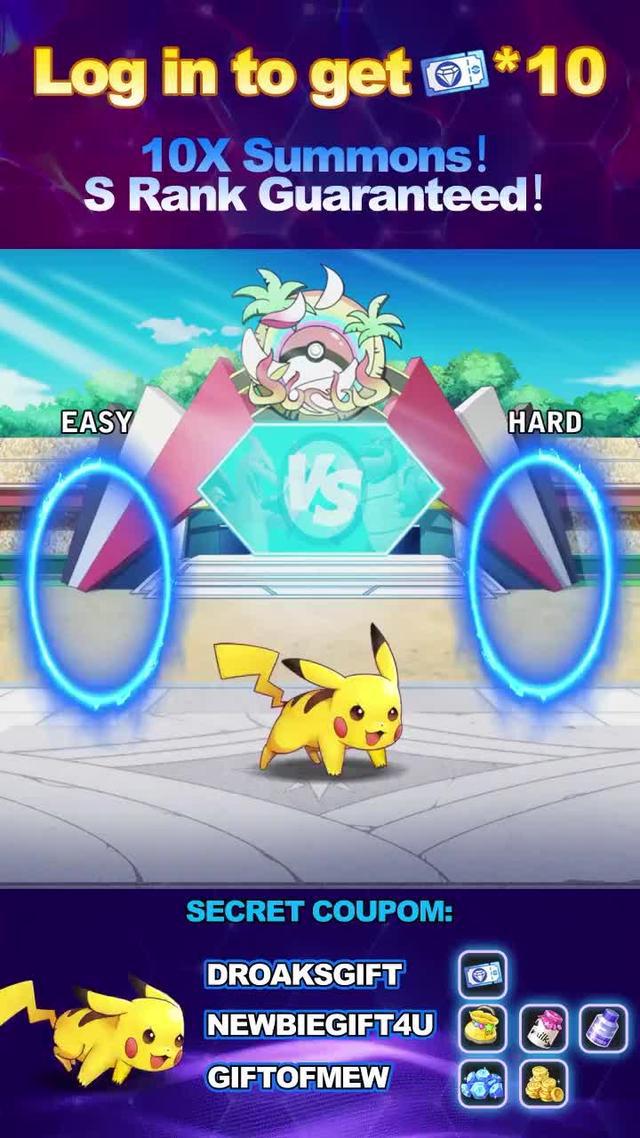Tap the blue gems reward icon
640x1138 pixels.
click(x=483, y=1082)
